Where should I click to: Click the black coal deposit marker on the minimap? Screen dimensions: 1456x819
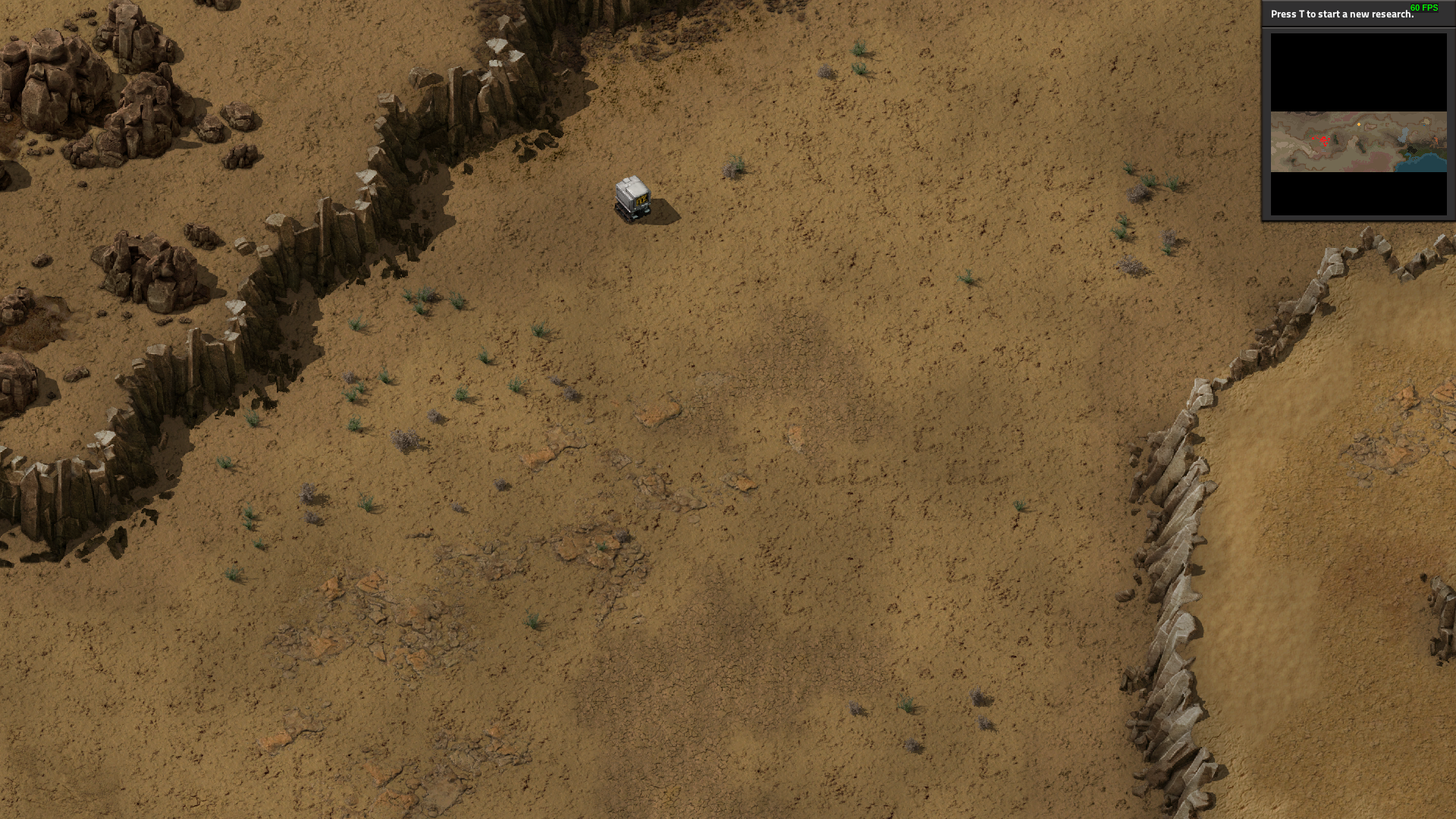click(x=1412, y=151)
